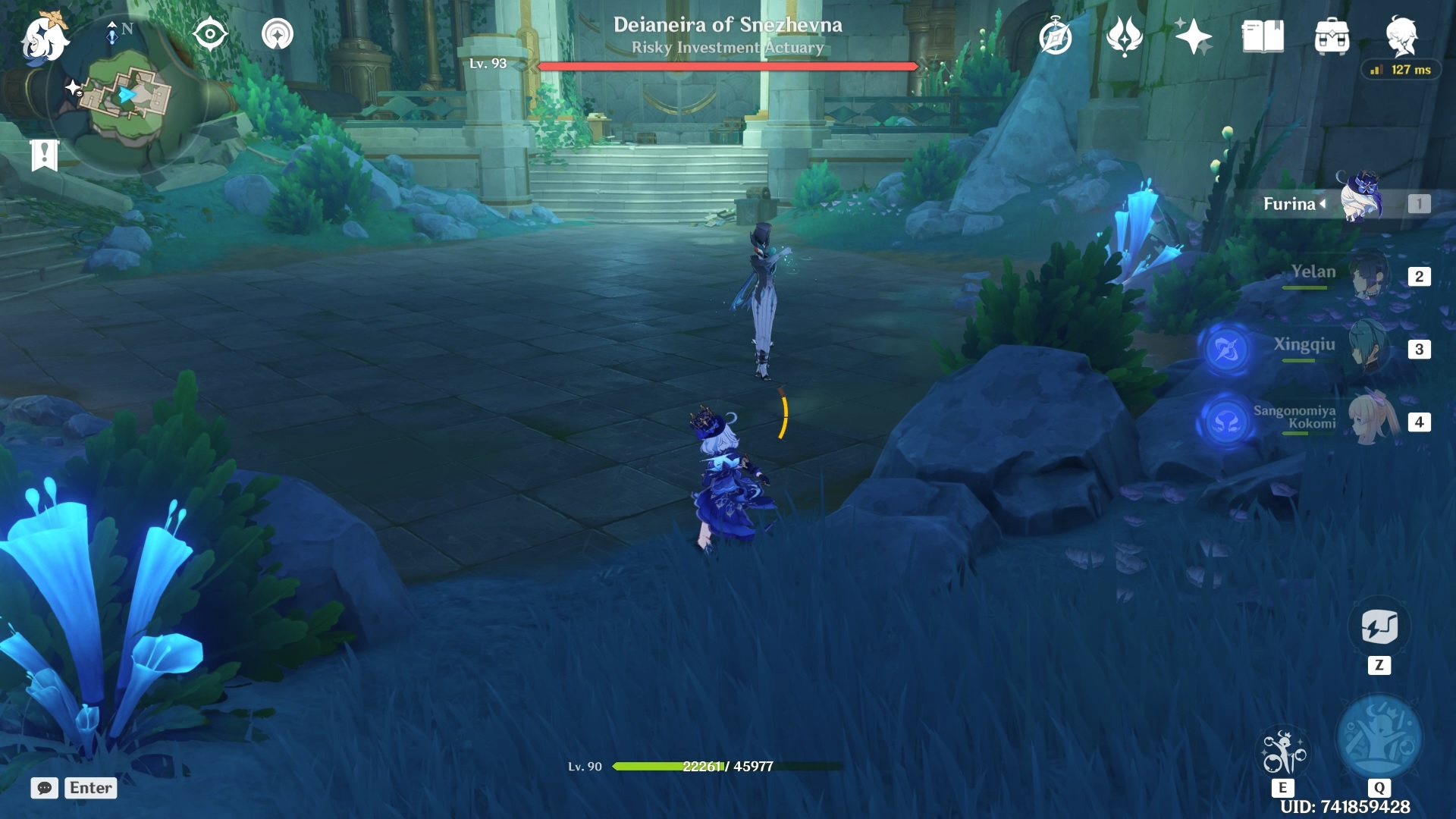Open the character screen head icon
1456x819 pixels.
[x=1401, y=36]
